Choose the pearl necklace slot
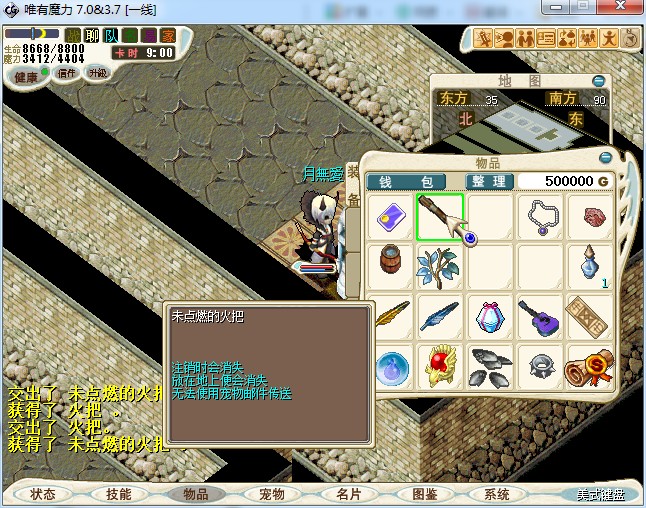 click(540, 217)
